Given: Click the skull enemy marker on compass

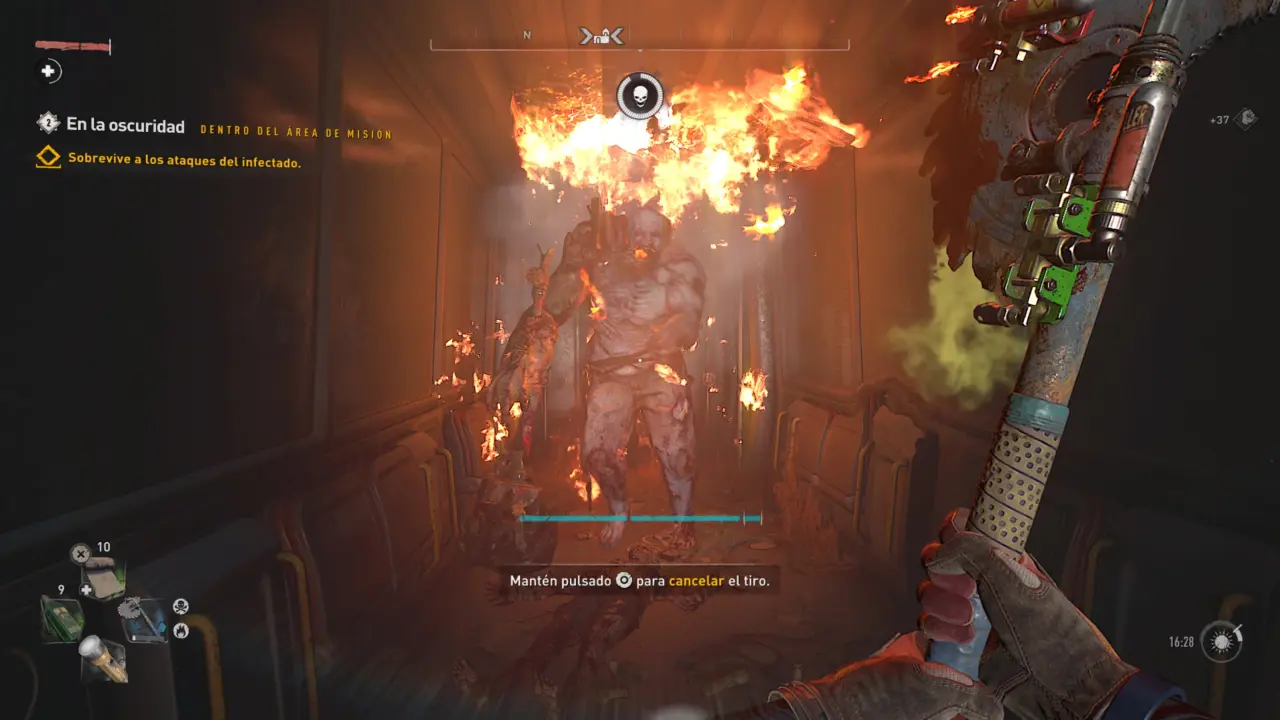Looking at the screenshot, I should click(x=640, y=97).
